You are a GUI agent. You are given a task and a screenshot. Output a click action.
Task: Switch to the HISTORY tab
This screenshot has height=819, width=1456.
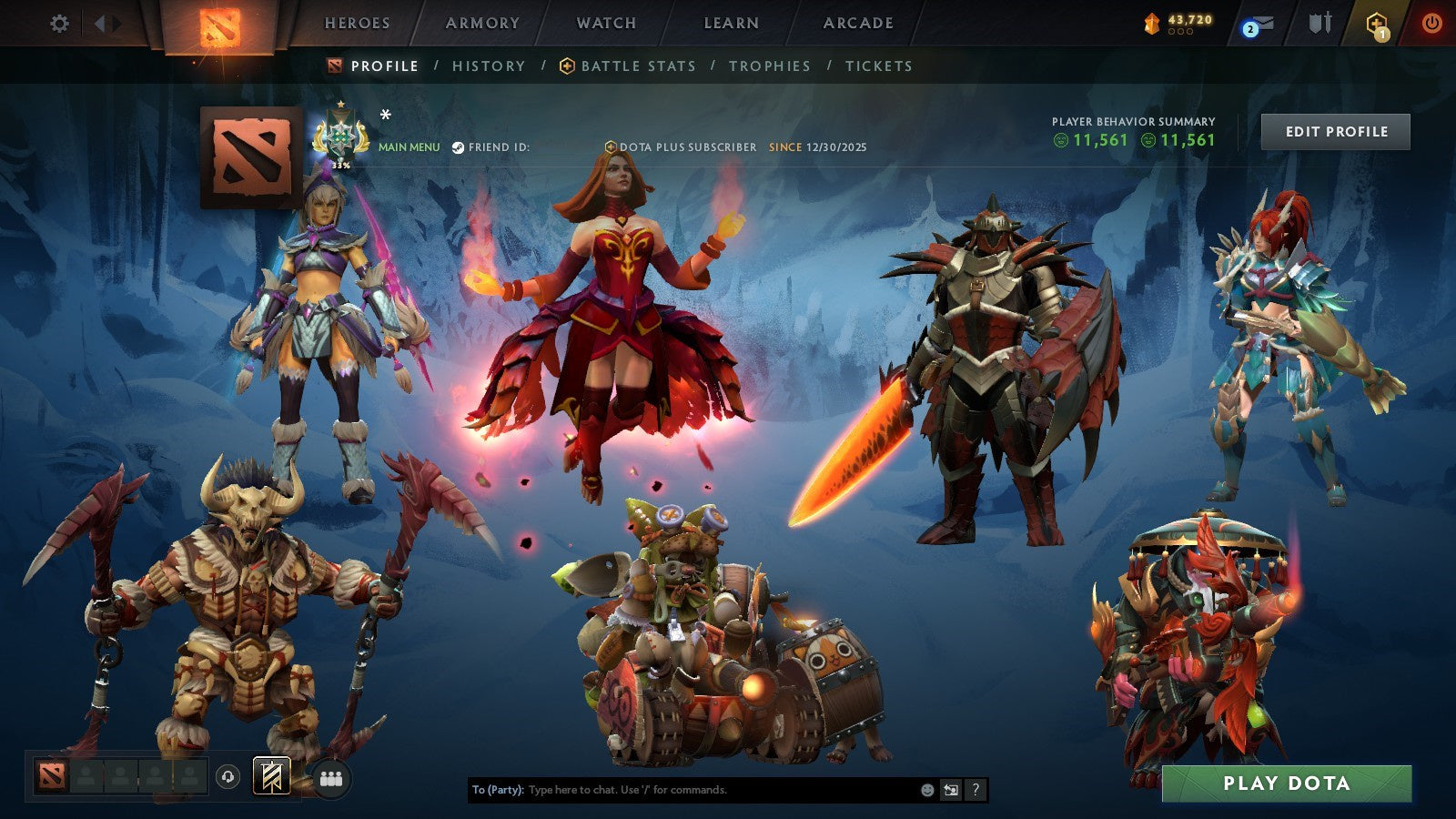click(x=489, y=66)
